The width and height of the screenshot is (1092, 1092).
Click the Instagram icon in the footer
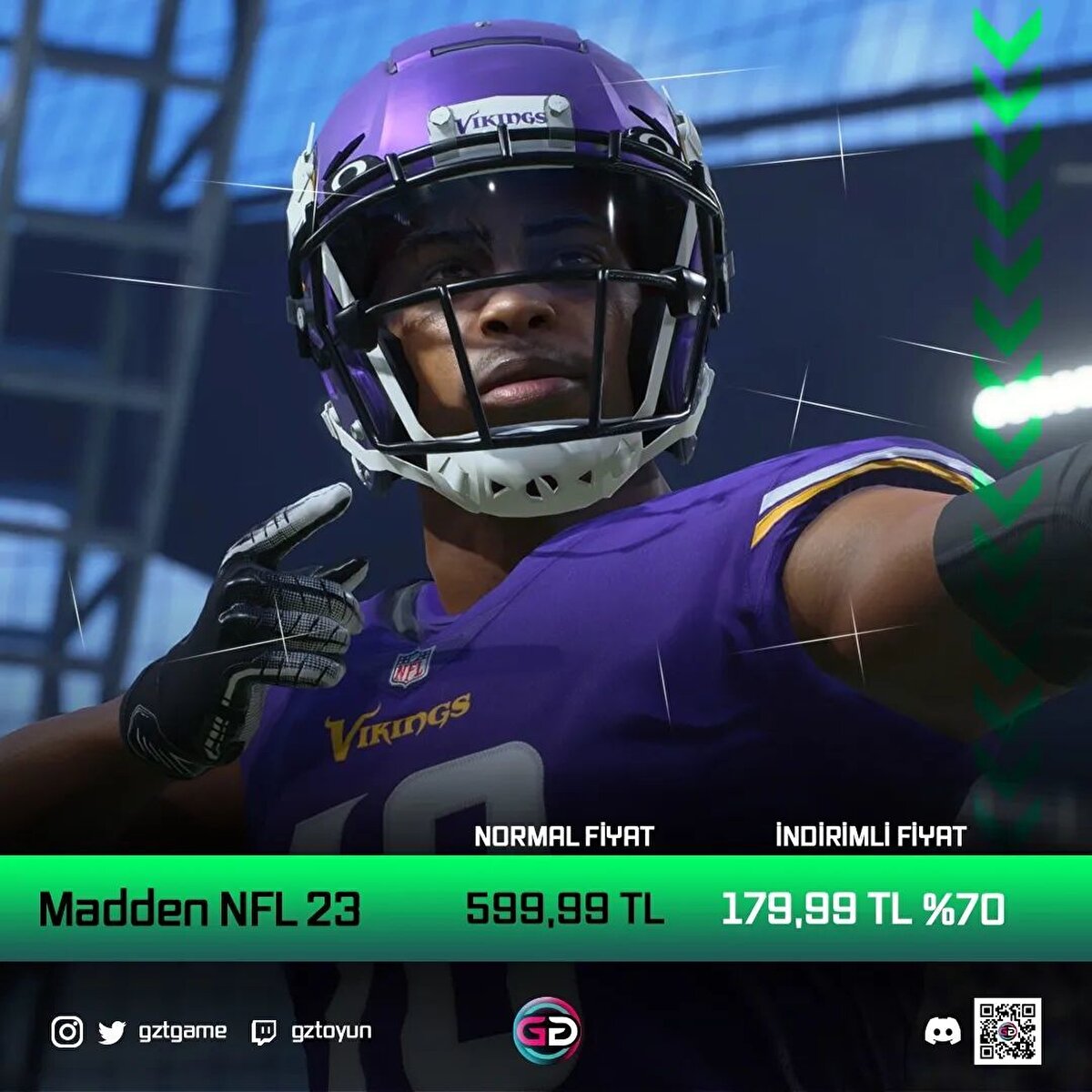(66, 1032)
